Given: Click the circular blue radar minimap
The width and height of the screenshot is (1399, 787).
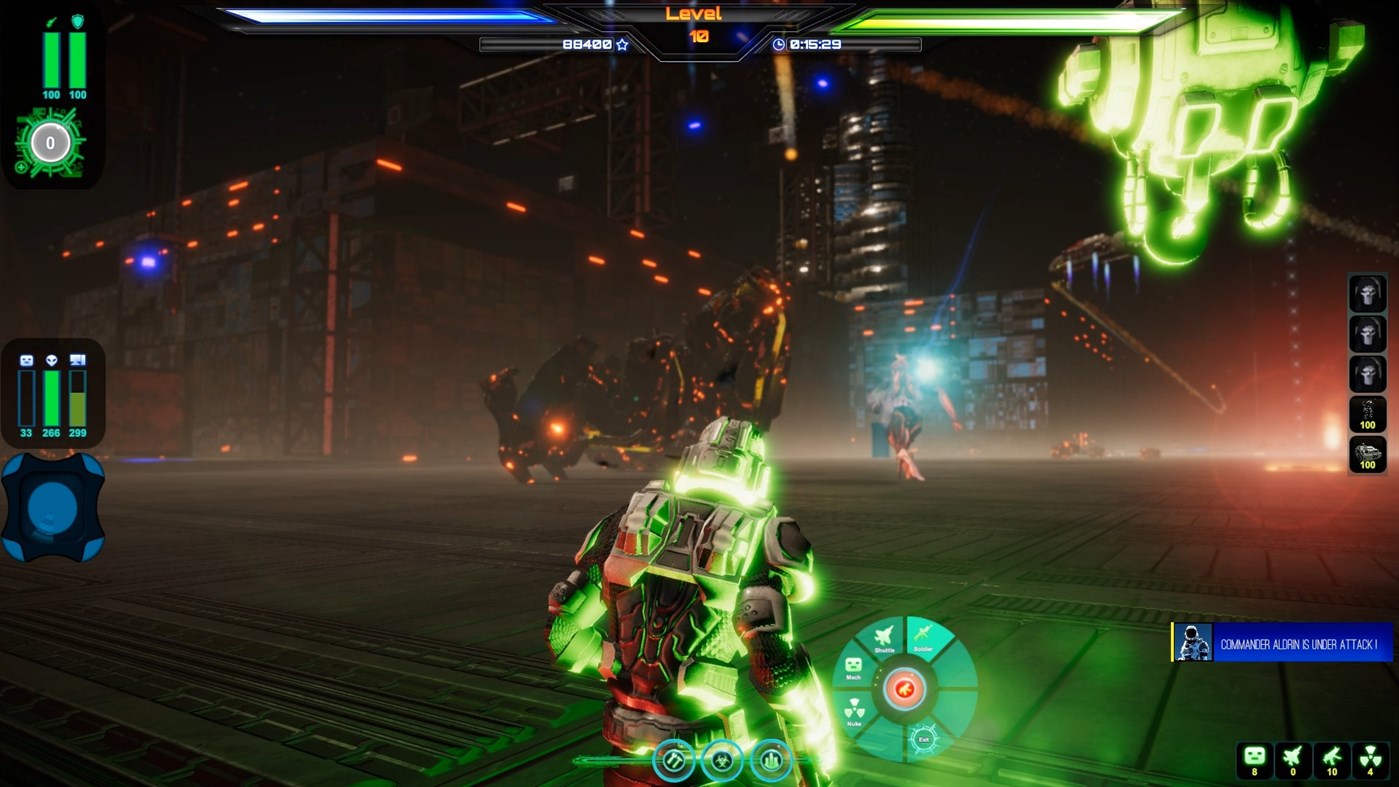Looking at the screenshot, I should pos(53,508).
